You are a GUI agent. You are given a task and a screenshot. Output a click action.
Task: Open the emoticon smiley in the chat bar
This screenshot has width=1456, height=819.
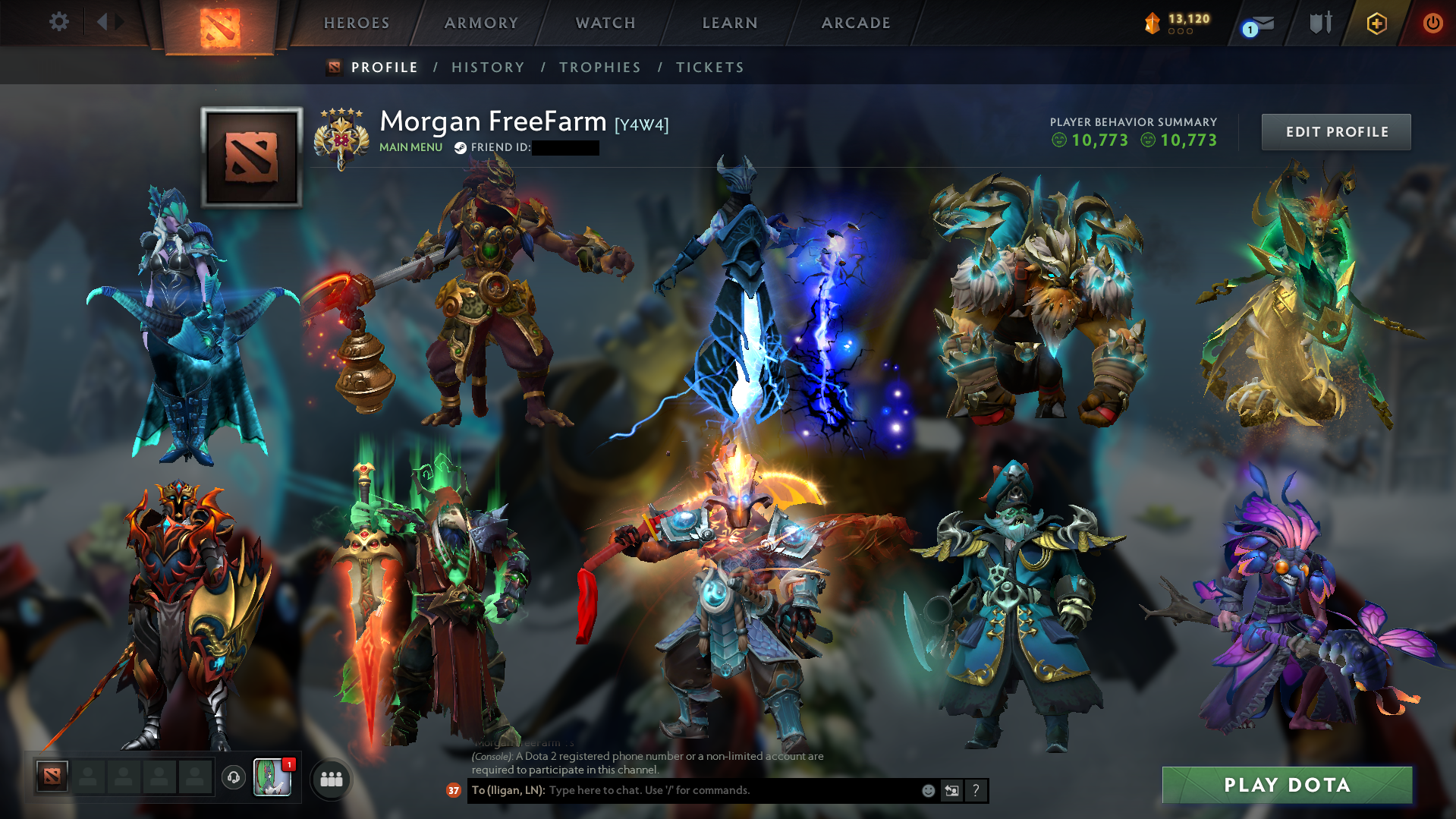point(928,790)
